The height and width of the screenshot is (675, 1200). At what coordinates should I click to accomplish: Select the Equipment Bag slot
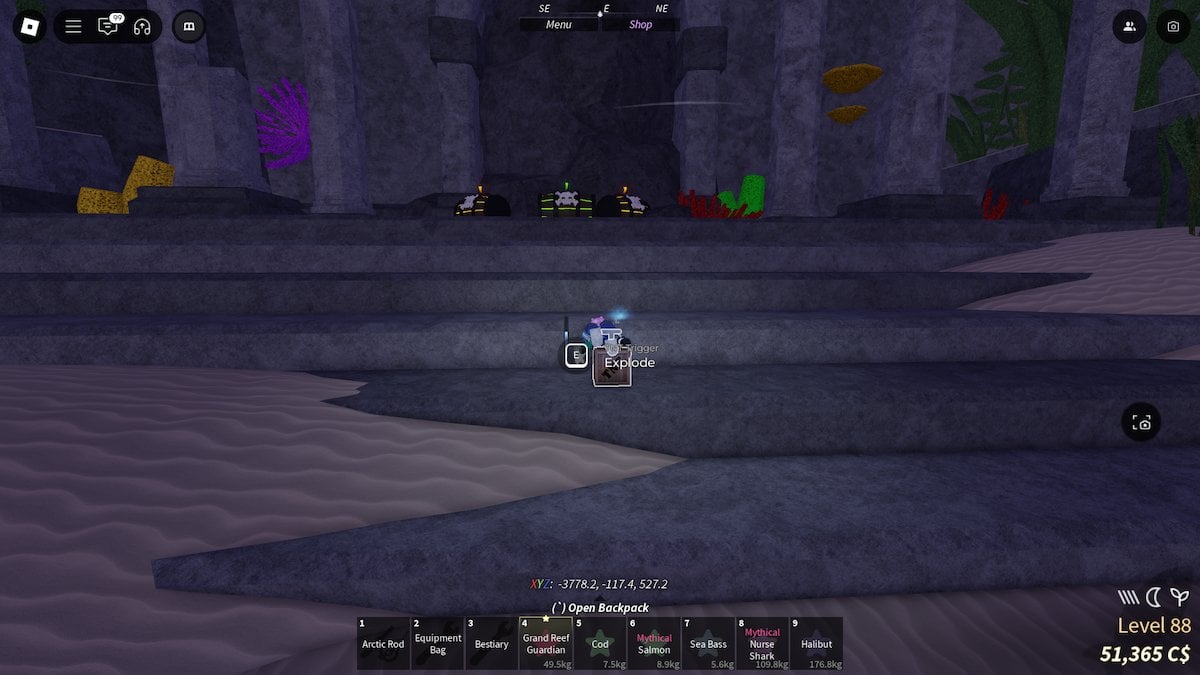[438, 643]
